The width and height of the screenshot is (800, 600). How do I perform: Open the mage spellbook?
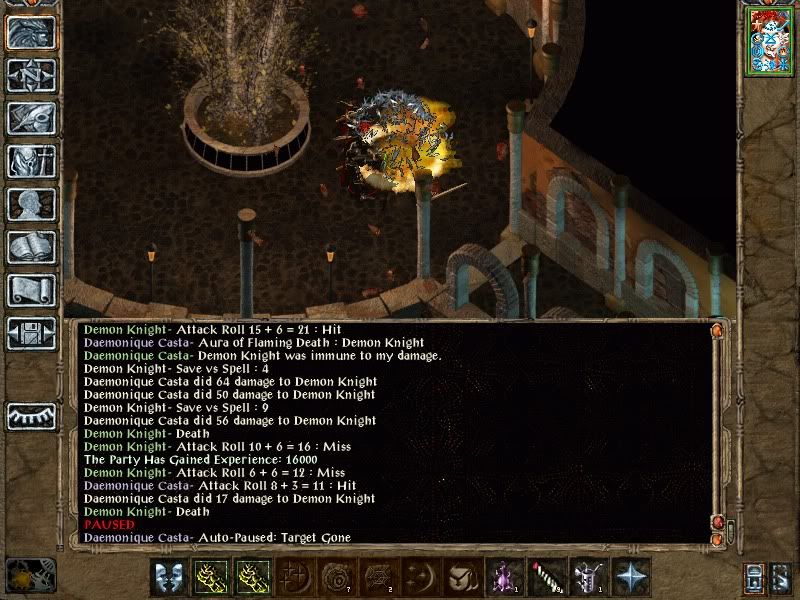click(x=31, y=247)
